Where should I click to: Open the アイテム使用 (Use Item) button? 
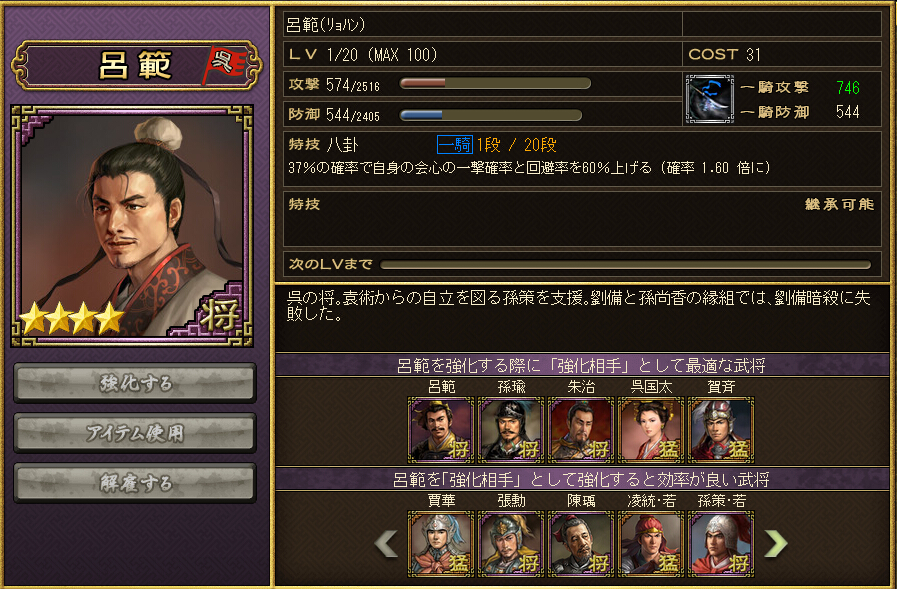pos(135,433)
